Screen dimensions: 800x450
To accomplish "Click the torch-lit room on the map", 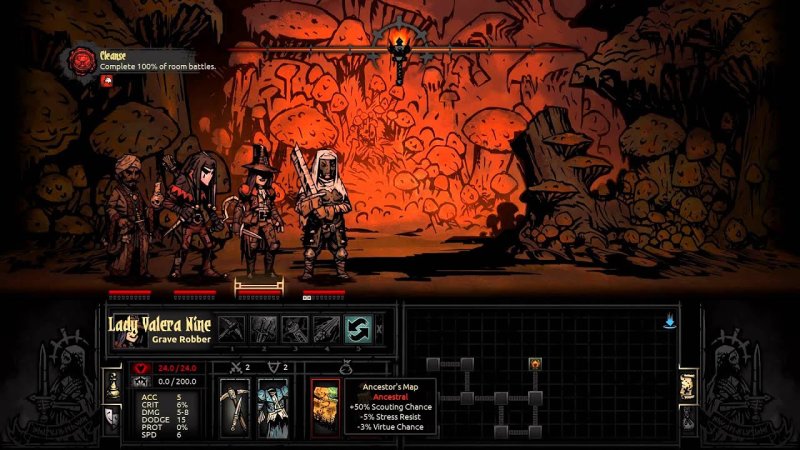I will click(x=535, y=363).
